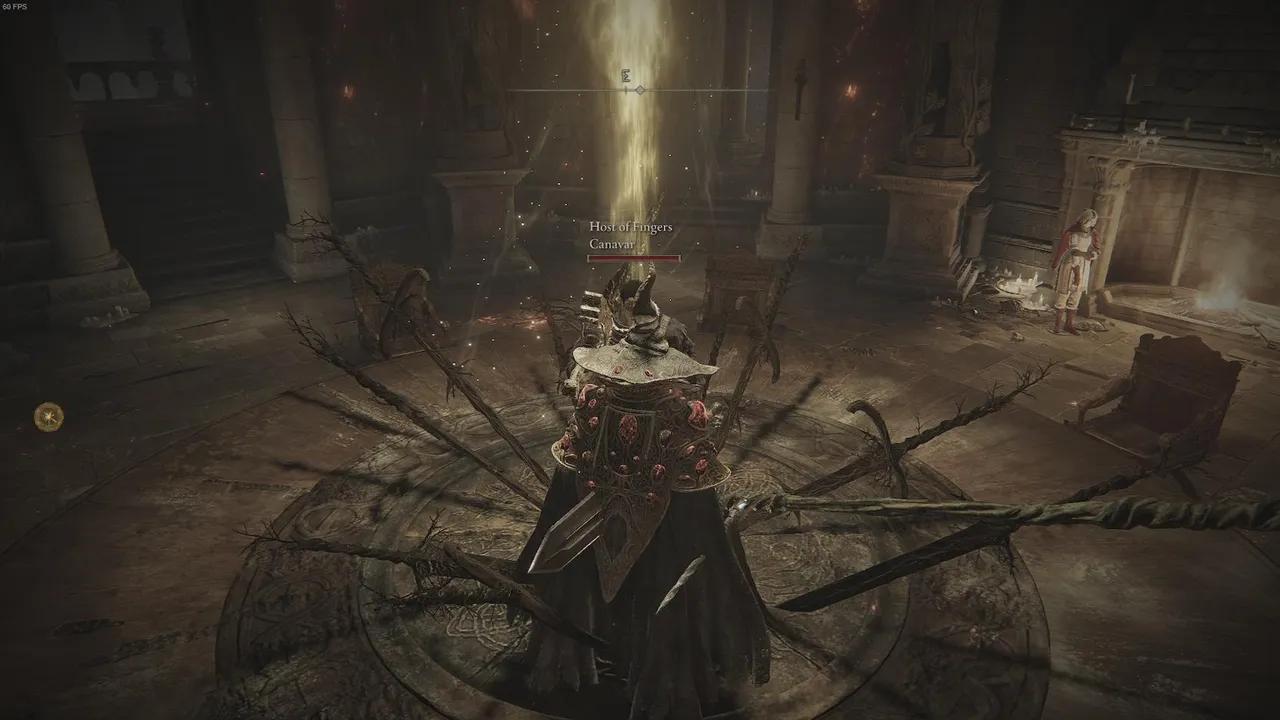Select the Host of Fingers Canavar nameplate
Screen dimensions: 1280x720
pyautogui.click(x=631, y=236)
